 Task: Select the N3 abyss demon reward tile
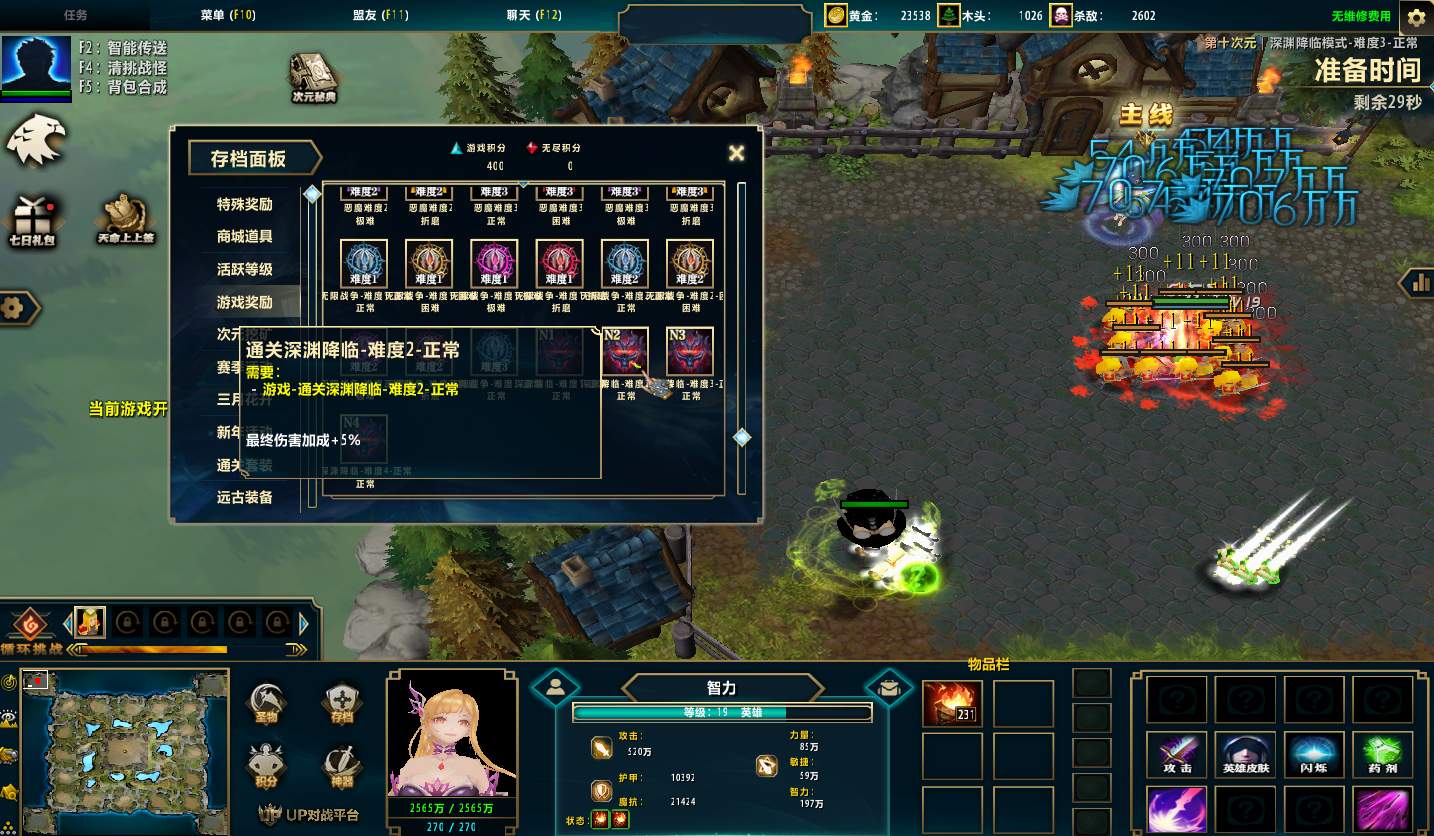(690, 352)
